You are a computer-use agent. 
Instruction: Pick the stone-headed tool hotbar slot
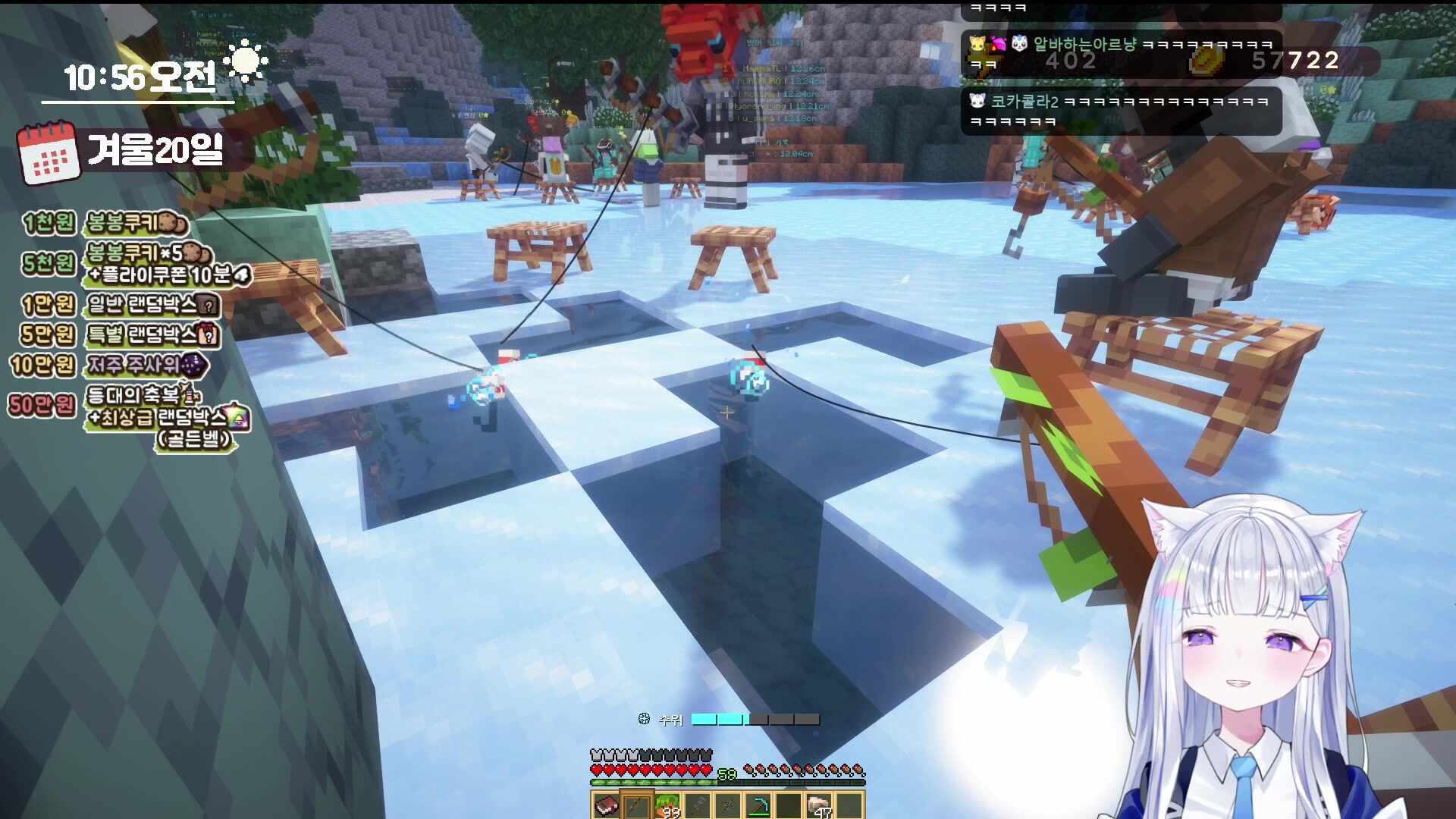tap(698, 805)
